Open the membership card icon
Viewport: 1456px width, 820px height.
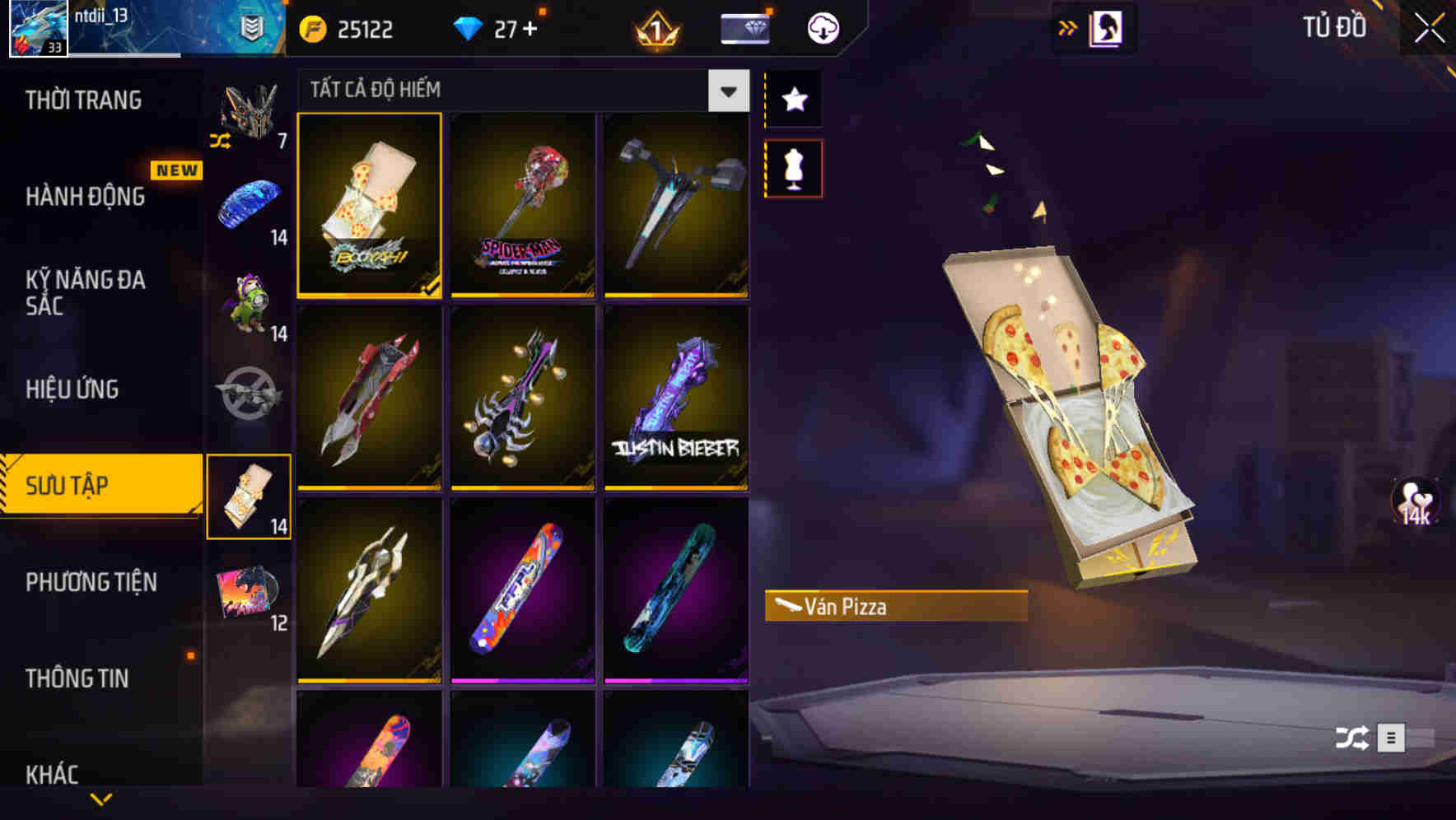744,27
